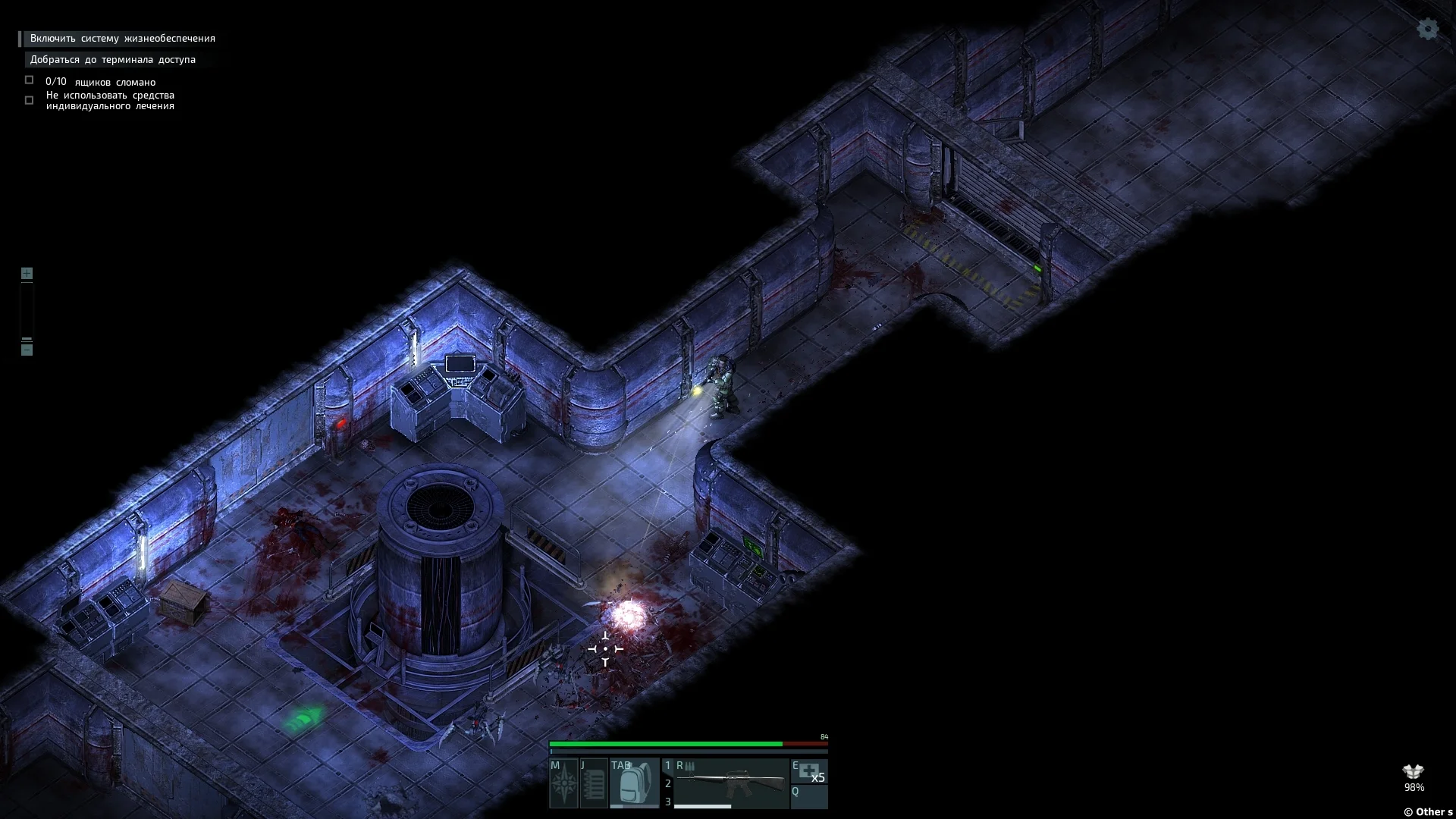Open the map with the compass icon

tap(564, 783)
